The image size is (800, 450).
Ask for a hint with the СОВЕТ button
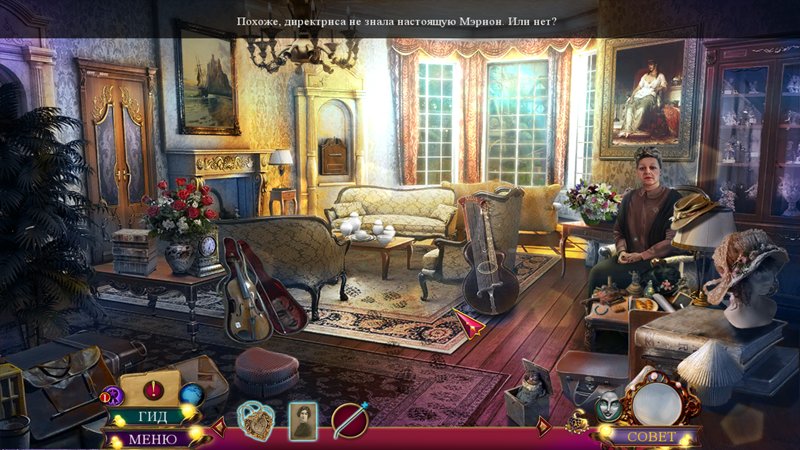651,437
